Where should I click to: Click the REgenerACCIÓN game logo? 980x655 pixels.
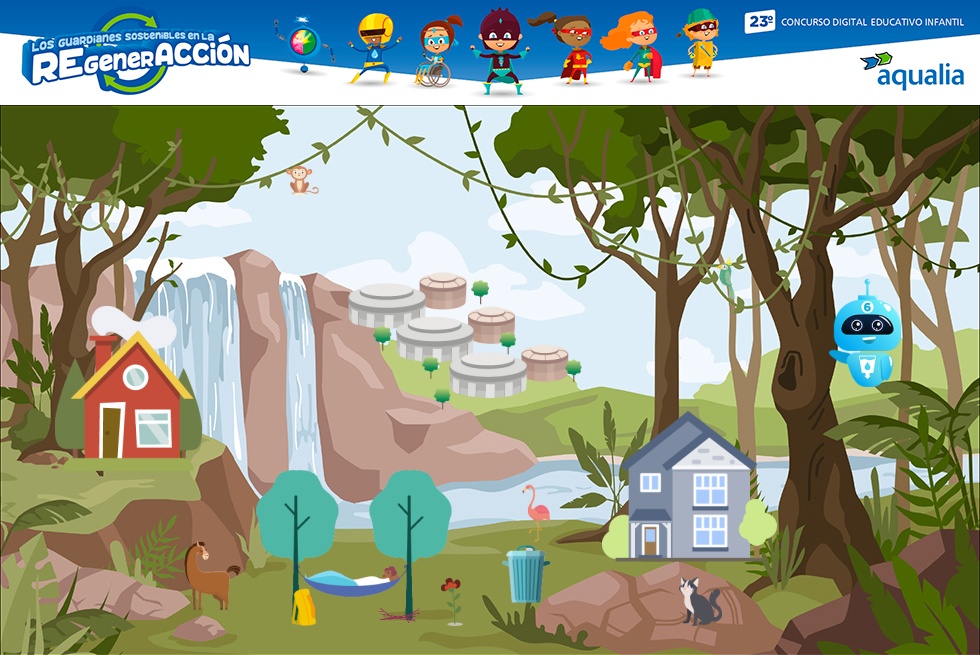[136, 54]
